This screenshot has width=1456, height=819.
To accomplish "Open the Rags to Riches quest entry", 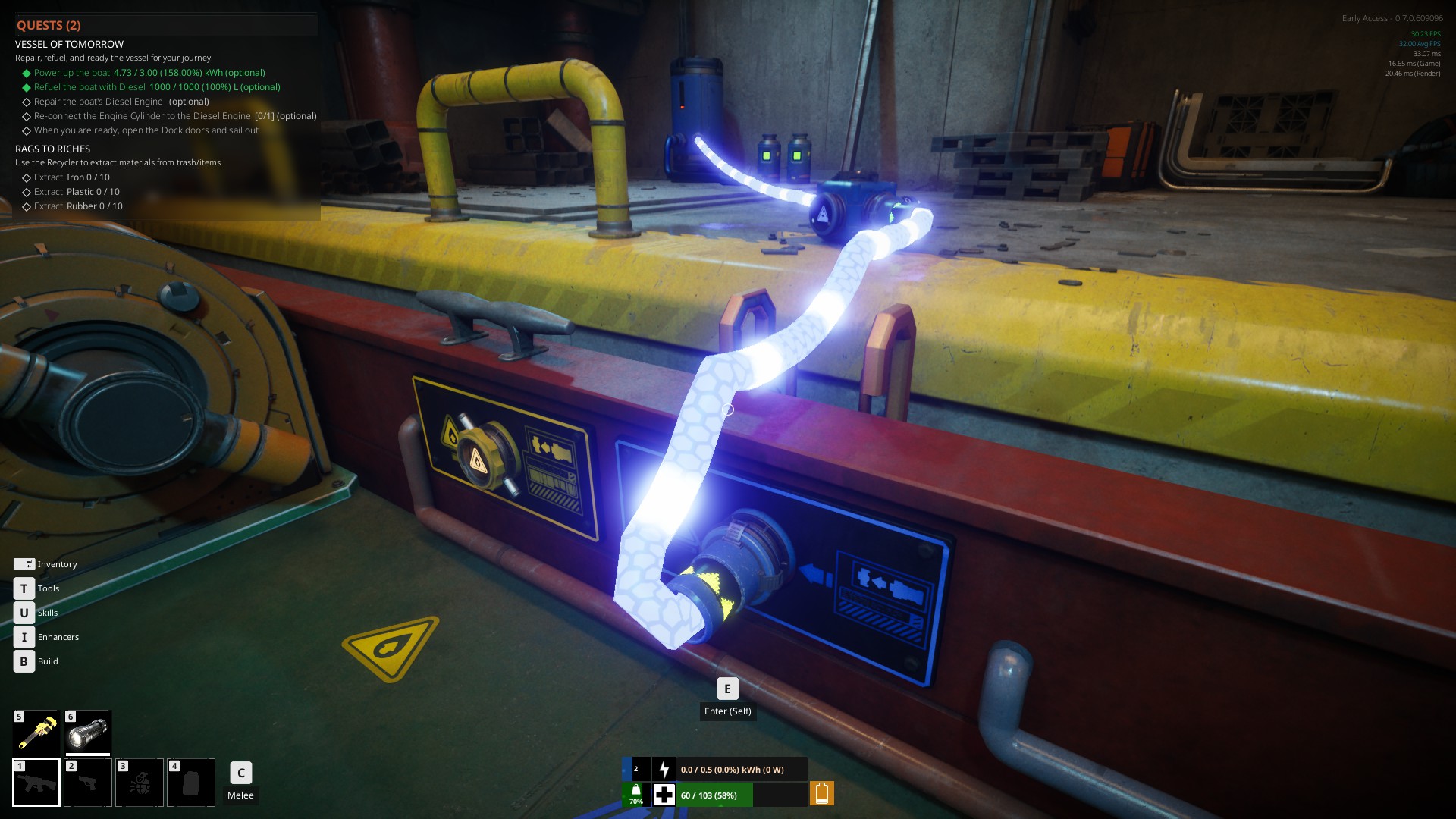I will [x=52, y=149].
